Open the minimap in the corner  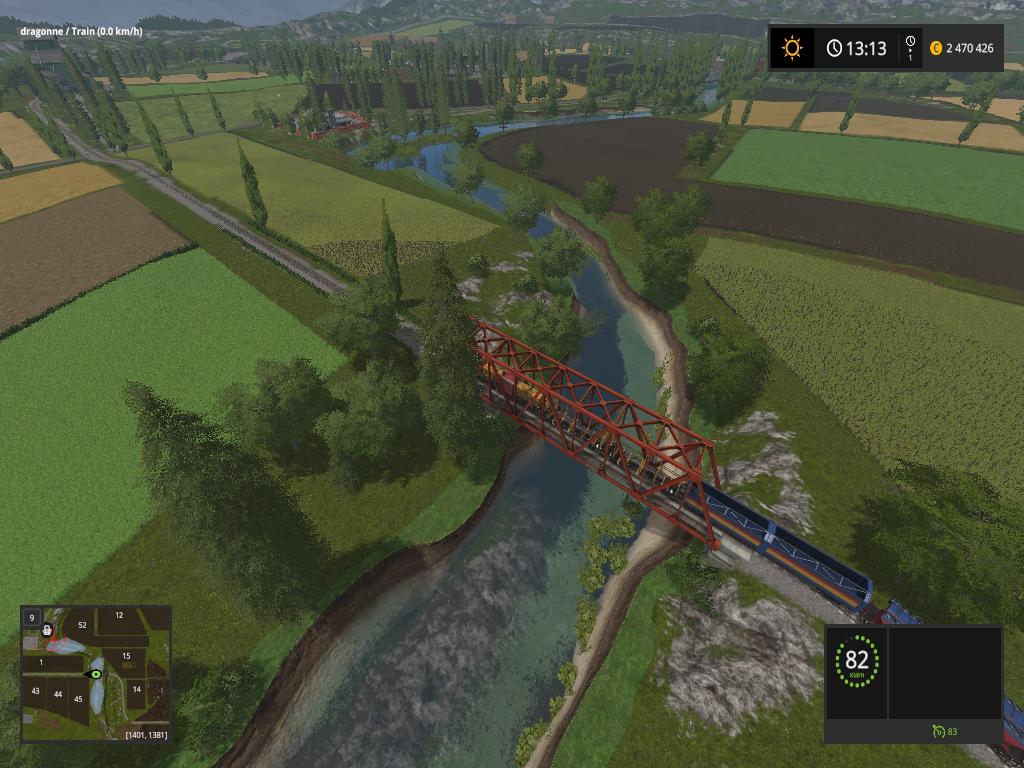(x=96, y=673)
